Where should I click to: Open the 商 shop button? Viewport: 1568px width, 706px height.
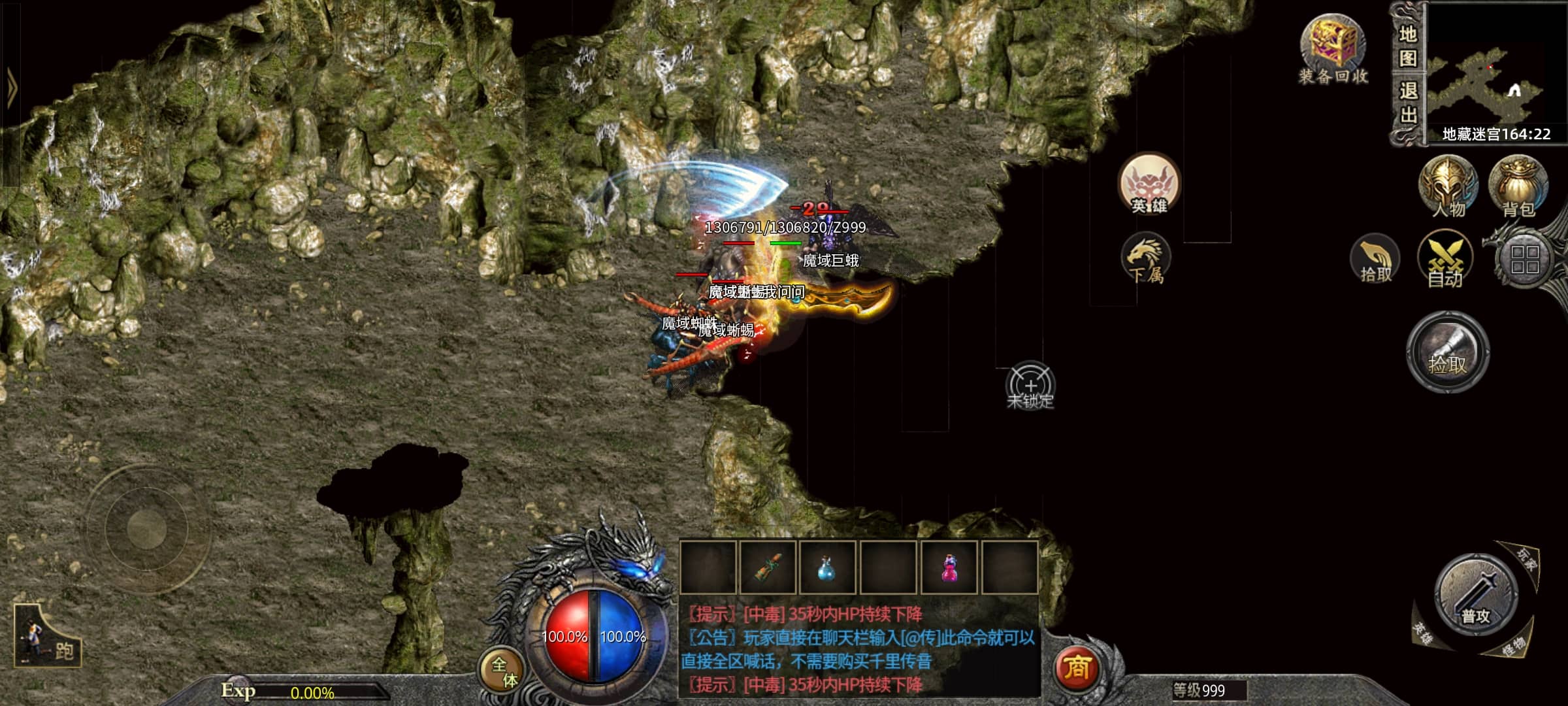click(1076, 667)
